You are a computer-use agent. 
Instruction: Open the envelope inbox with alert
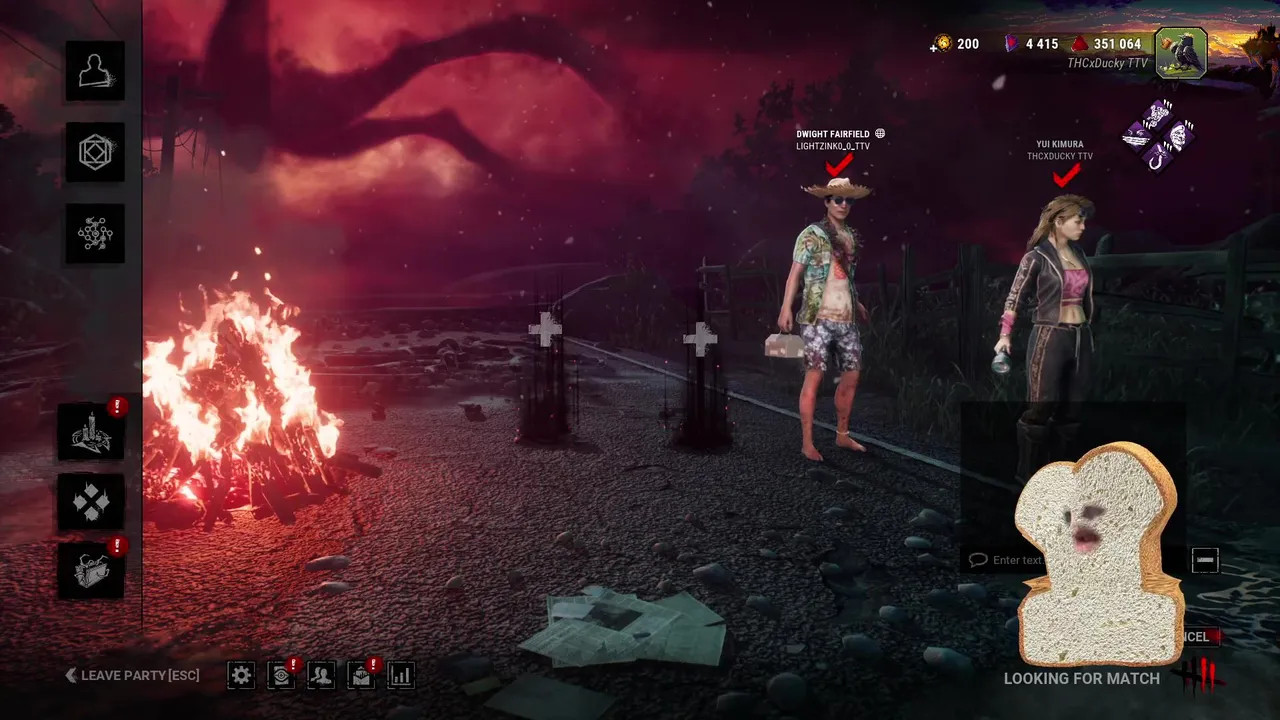pyautogui.click(x=361, y=675)
